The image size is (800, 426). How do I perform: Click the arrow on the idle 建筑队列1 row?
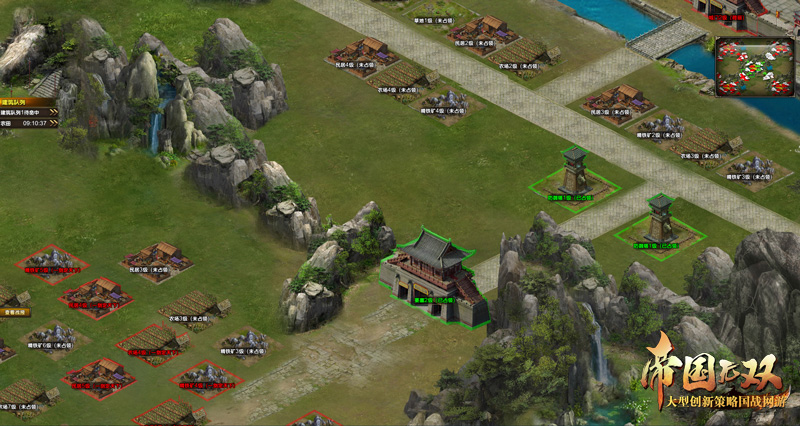53,113
